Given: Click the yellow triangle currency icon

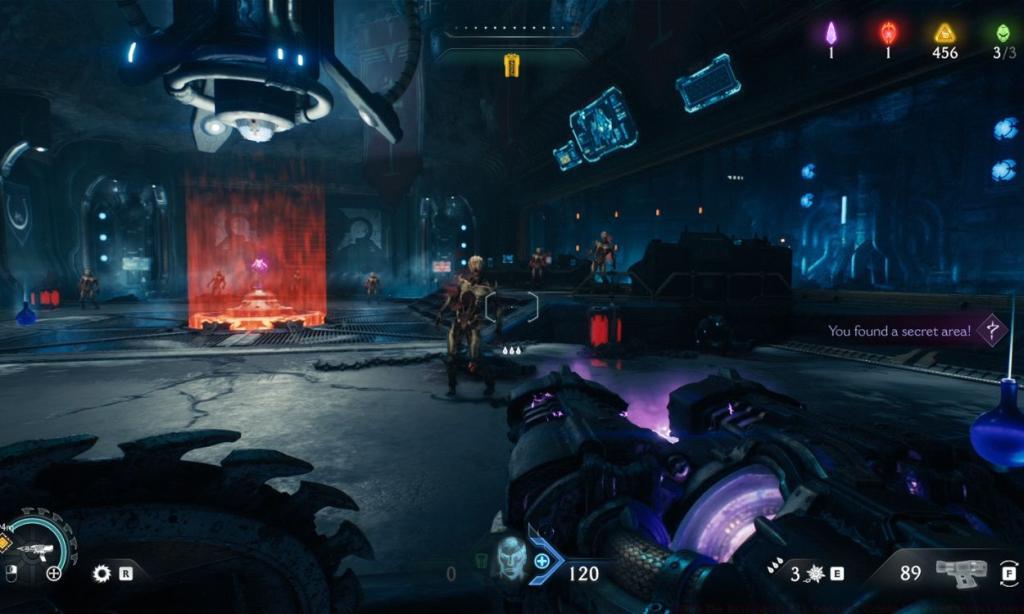Looking at the screenshot, I should click(x=945, y=33).
